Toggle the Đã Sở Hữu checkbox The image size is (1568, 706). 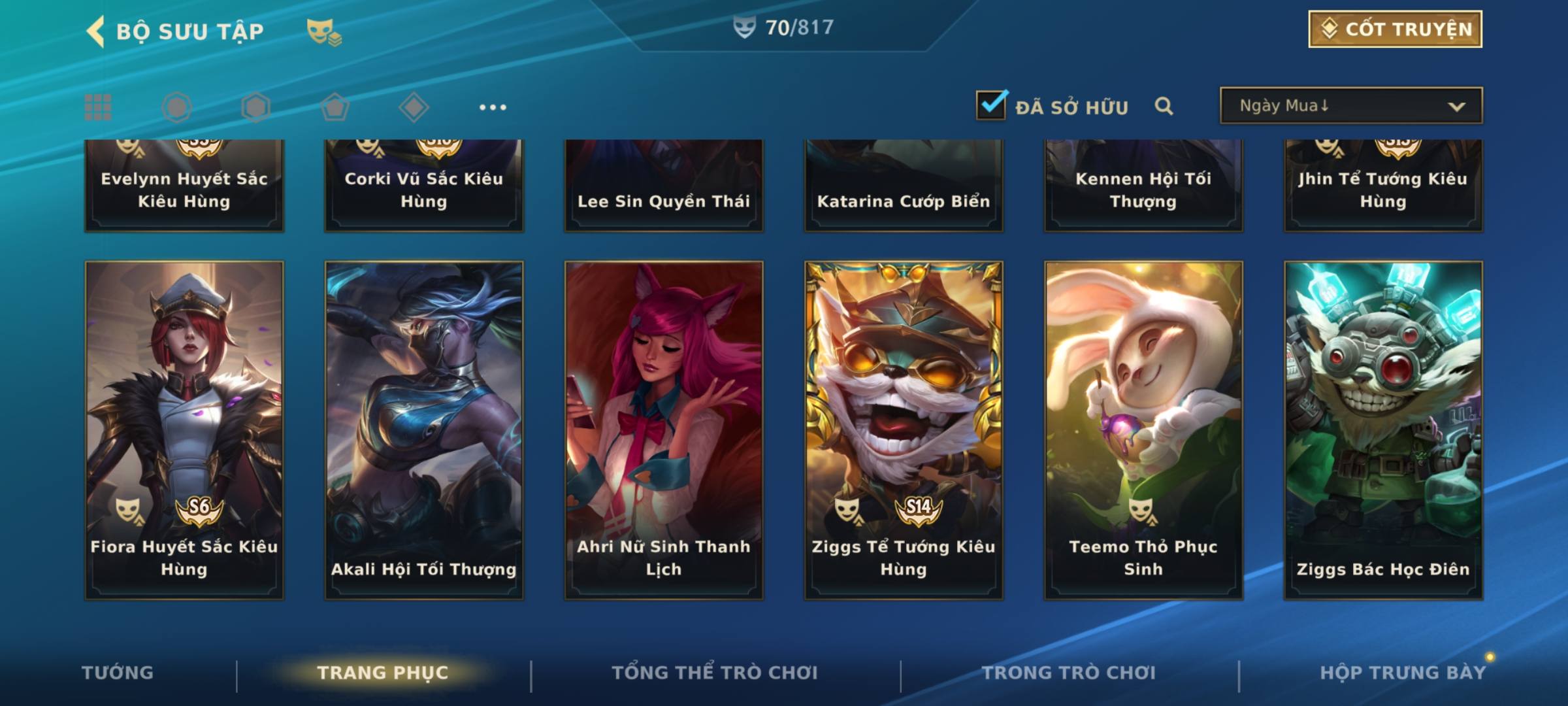tap(991, 105)
